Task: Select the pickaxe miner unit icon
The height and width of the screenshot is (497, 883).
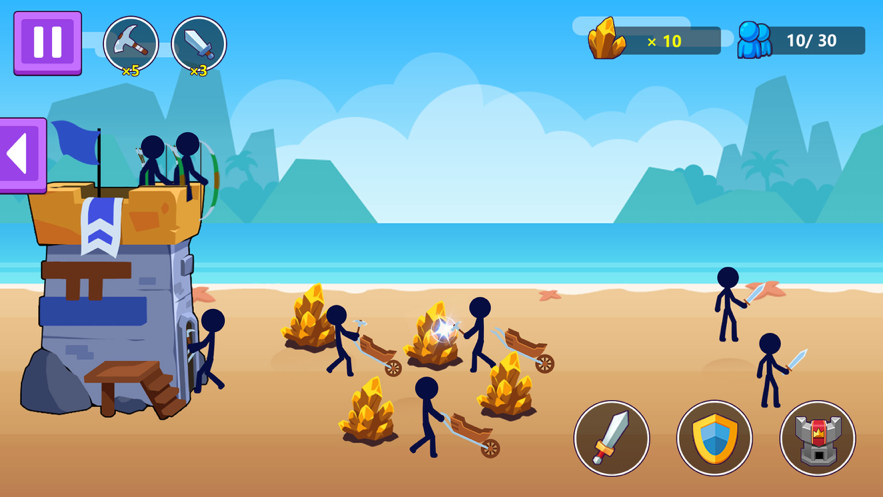Action: pos(131,44)
